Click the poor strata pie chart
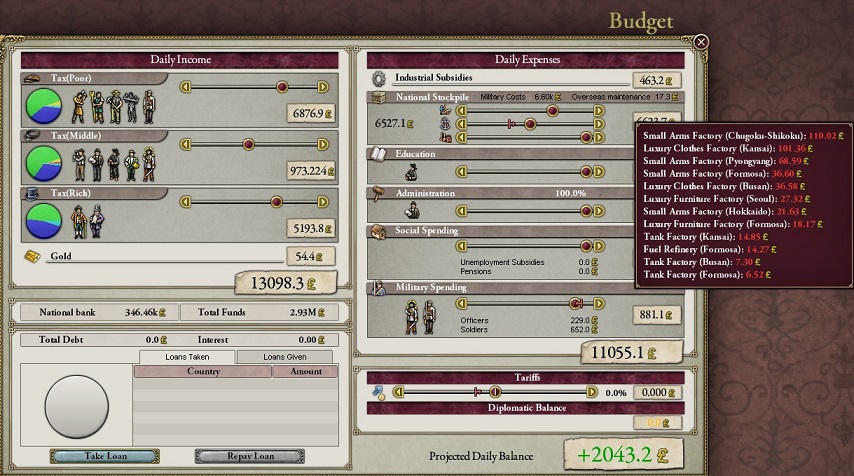Screen dimensions: 854x476 tap(42, 104)
